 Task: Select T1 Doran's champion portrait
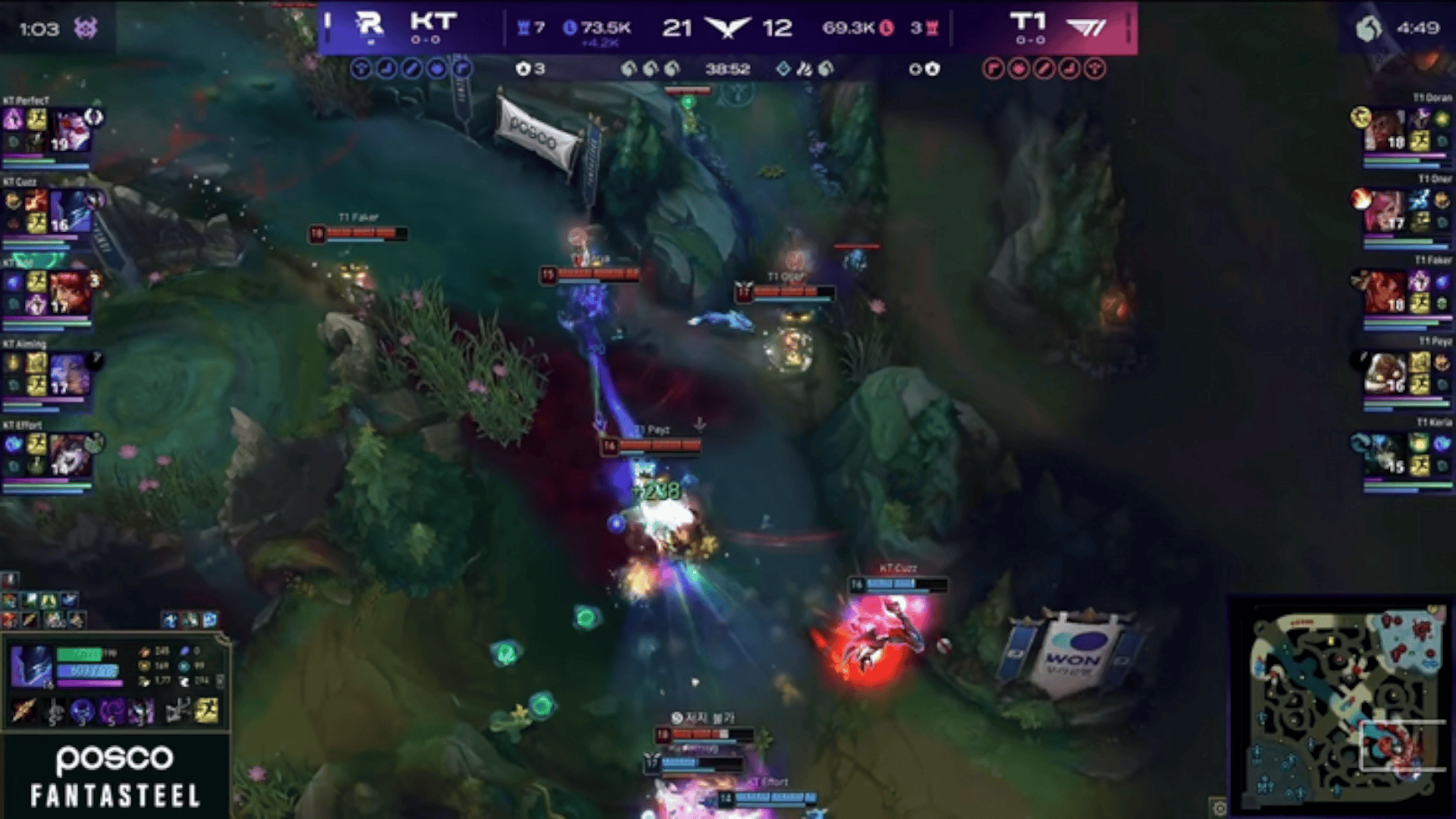click(x=1385, y=130)
